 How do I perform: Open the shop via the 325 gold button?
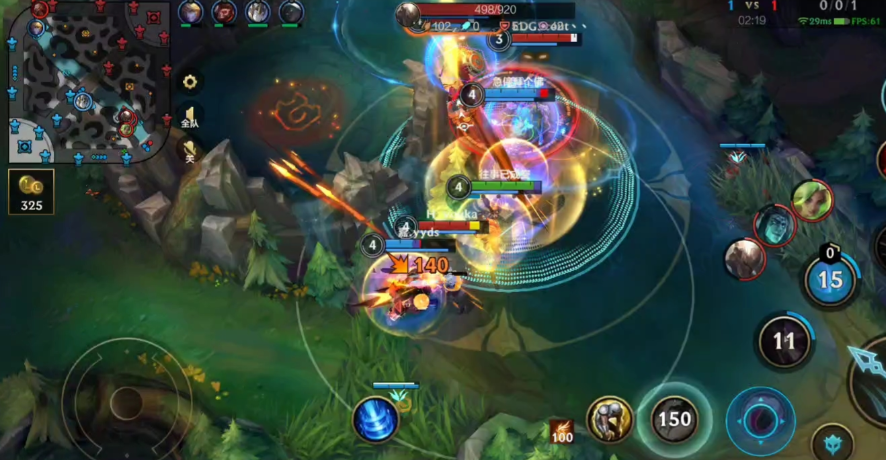pos(31,192)
